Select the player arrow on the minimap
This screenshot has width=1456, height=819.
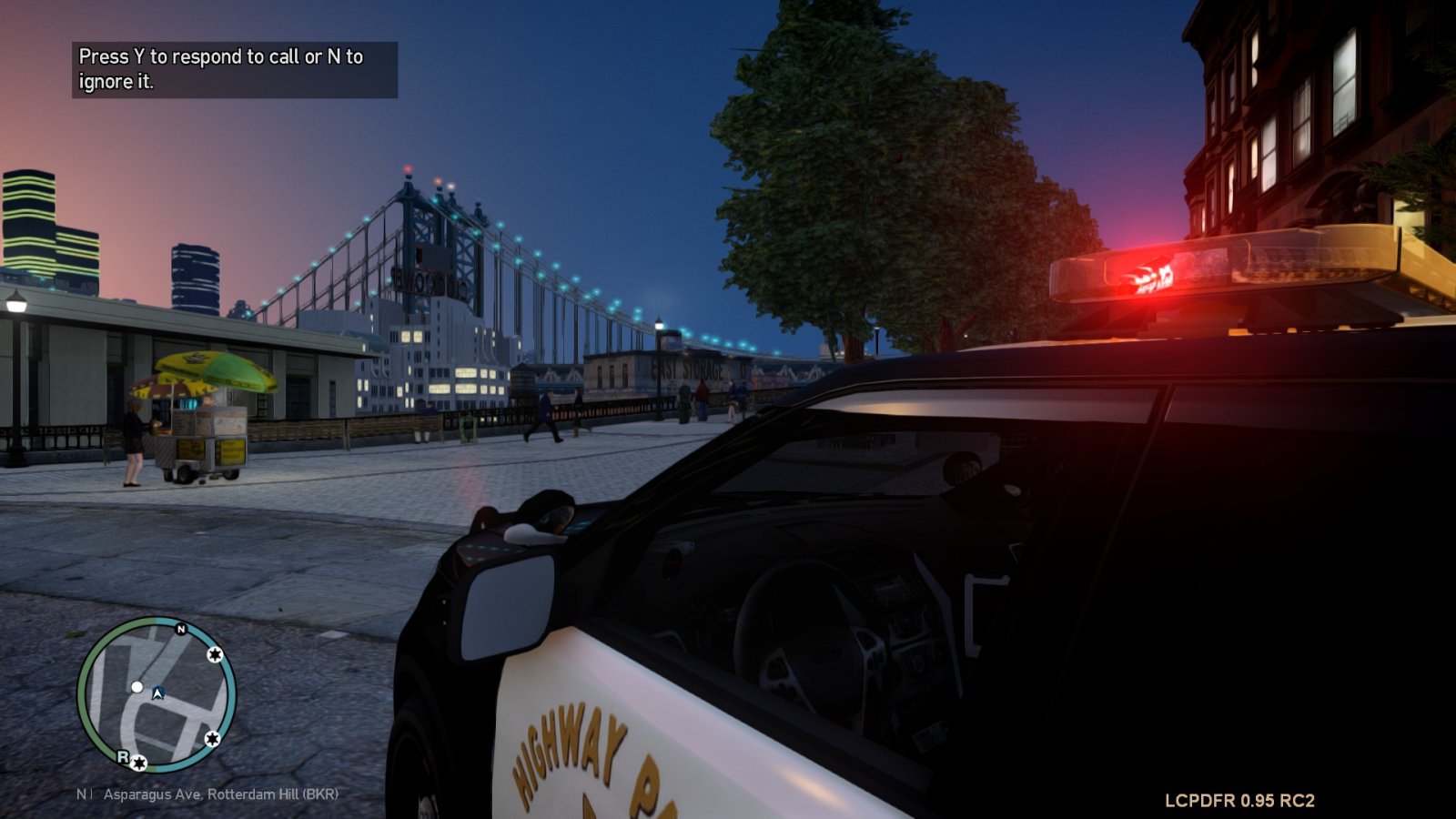click(x=157, y=693)
